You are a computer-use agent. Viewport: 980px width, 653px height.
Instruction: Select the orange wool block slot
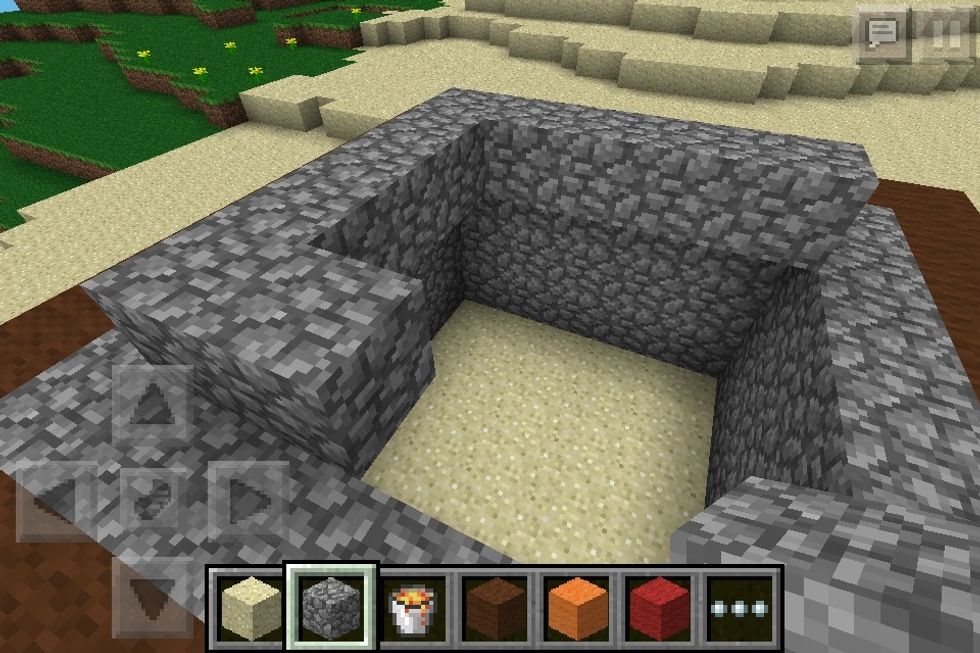click(577, 606)
